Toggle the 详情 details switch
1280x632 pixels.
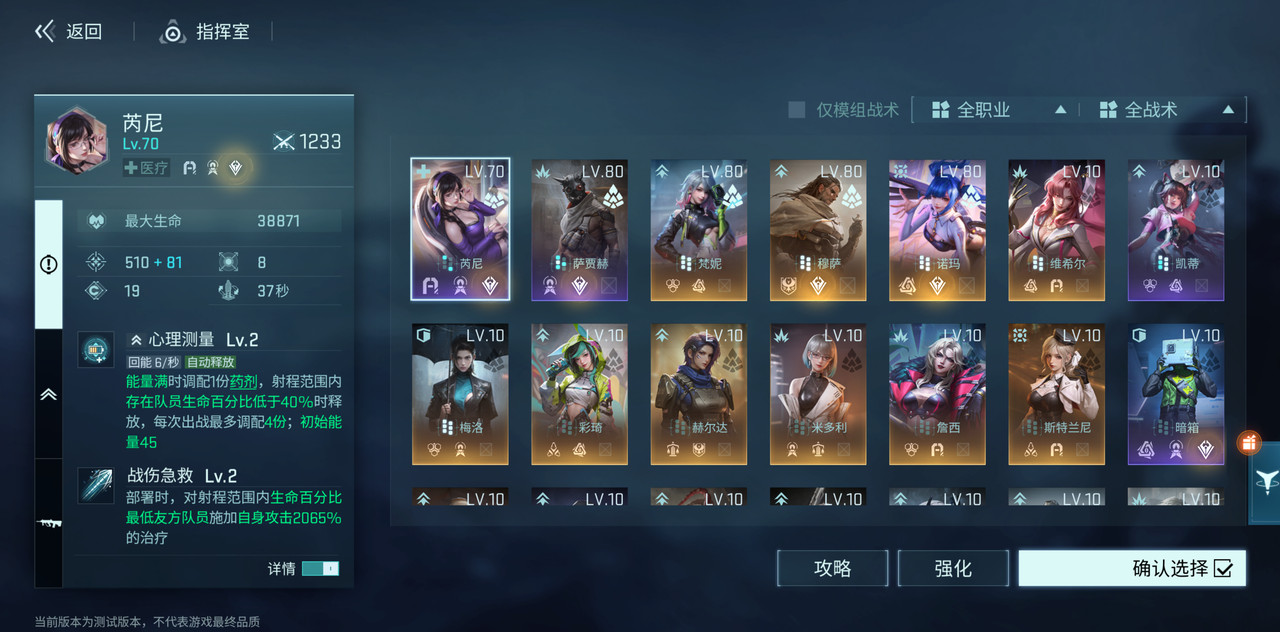tap(320, 568)
